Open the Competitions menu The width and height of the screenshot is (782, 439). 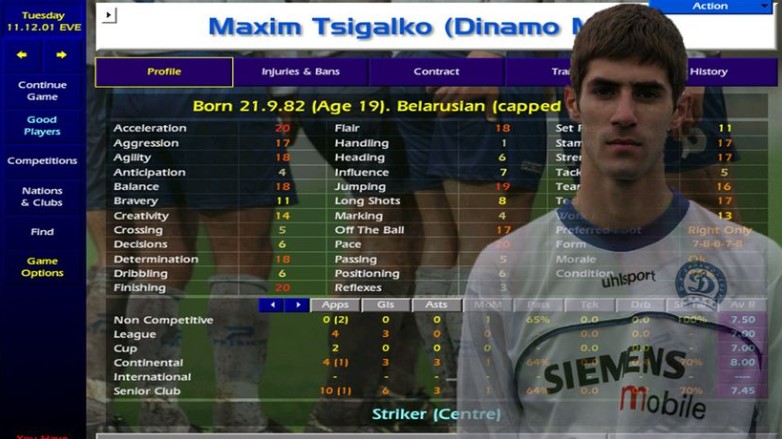[x=42, y=161]
